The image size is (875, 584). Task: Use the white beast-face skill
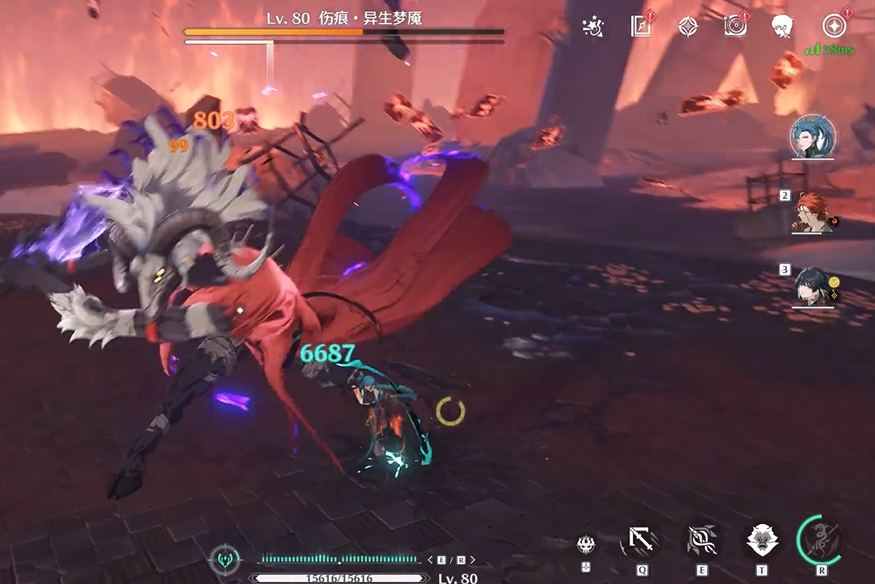(x=762, y=541)
